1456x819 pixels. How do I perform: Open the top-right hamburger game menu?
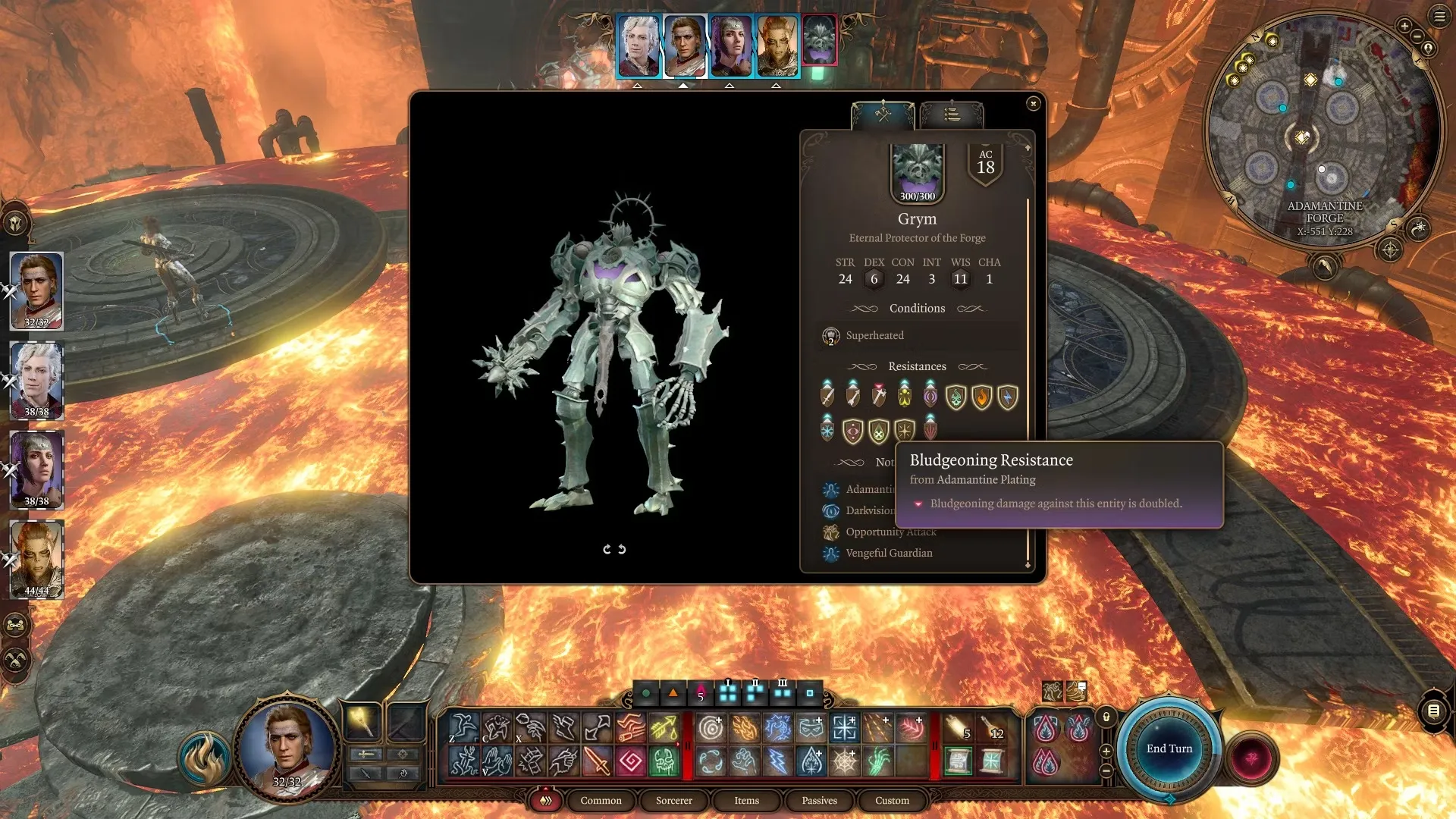click(x=1439, y=17)
